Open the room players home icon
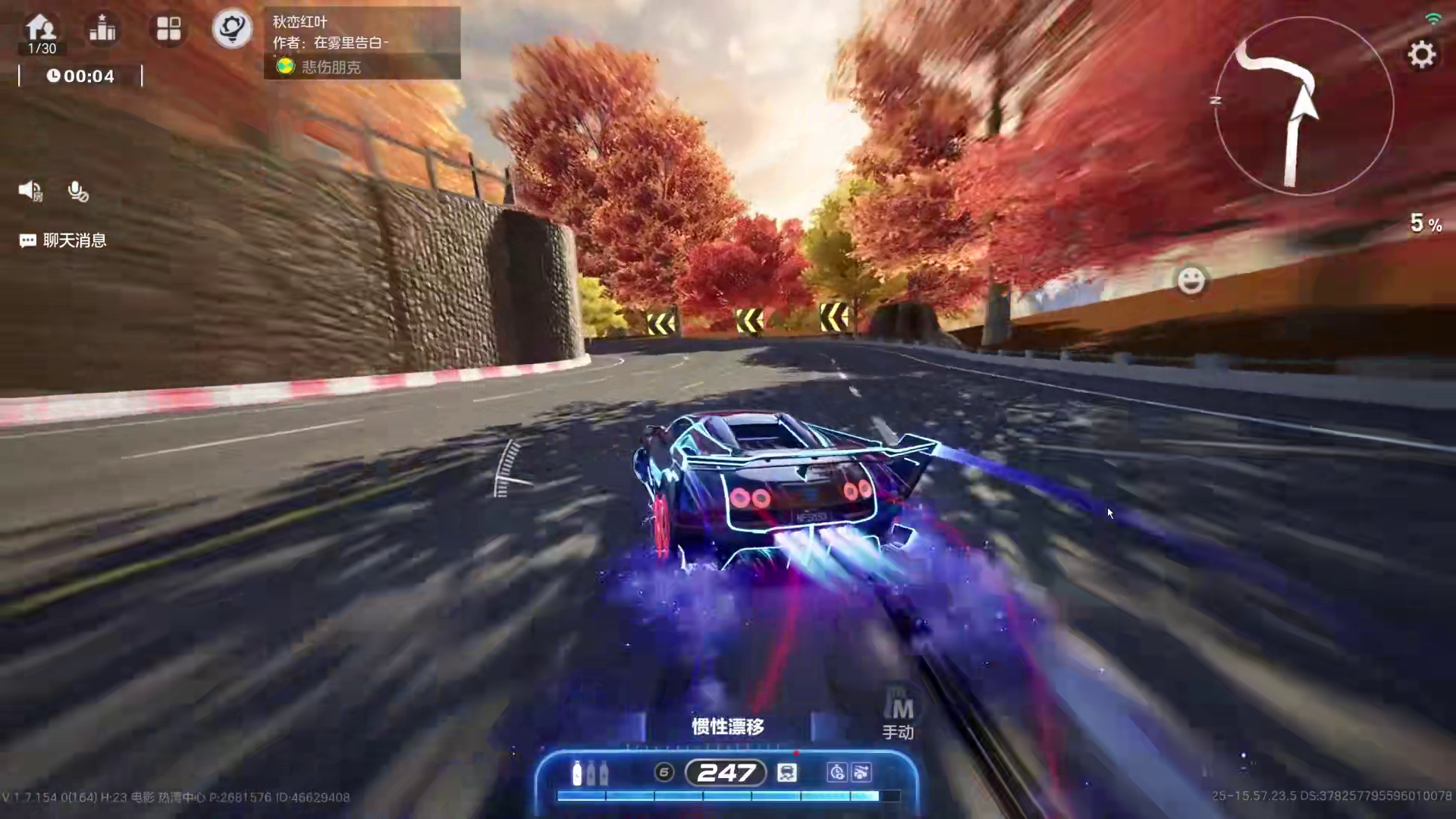Viewport: 1456px width, 819px height. tap(41, 30)
